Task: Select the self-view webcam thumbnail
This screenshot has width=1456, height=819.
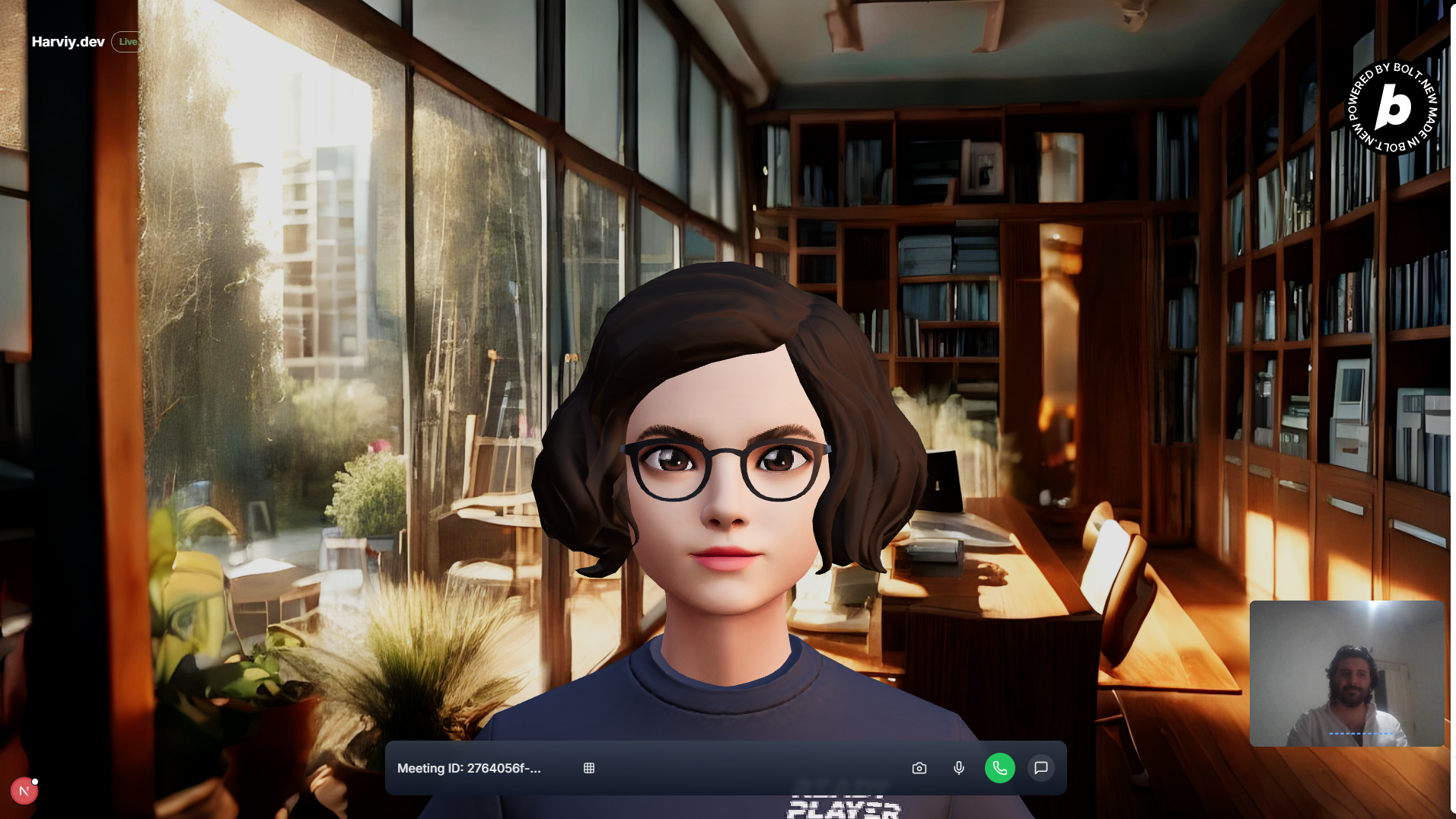Action: pos(1346,673)
